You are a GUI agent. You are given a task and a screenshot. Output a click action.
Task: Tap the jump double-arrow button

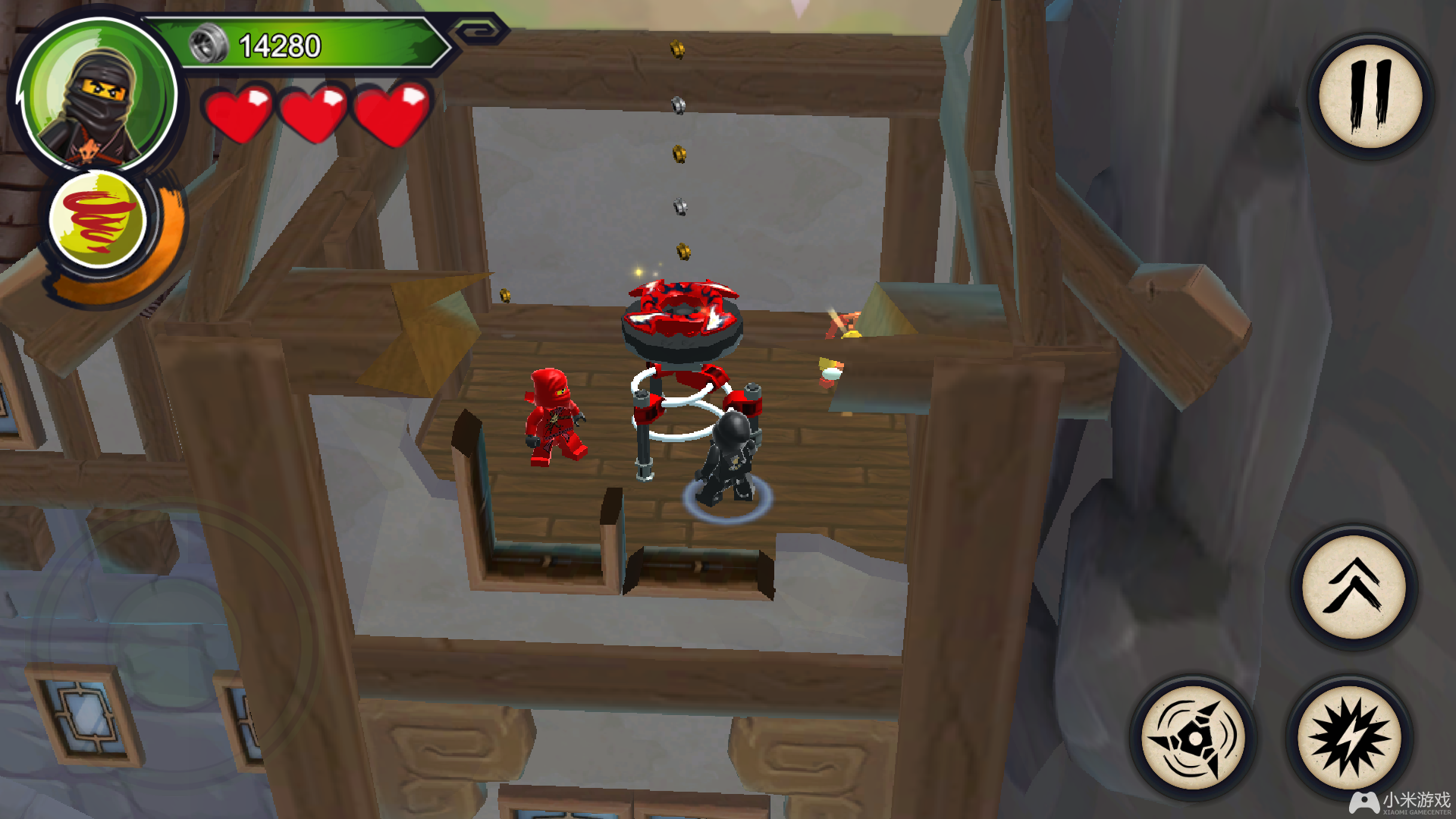click(x=1354, y=587)
